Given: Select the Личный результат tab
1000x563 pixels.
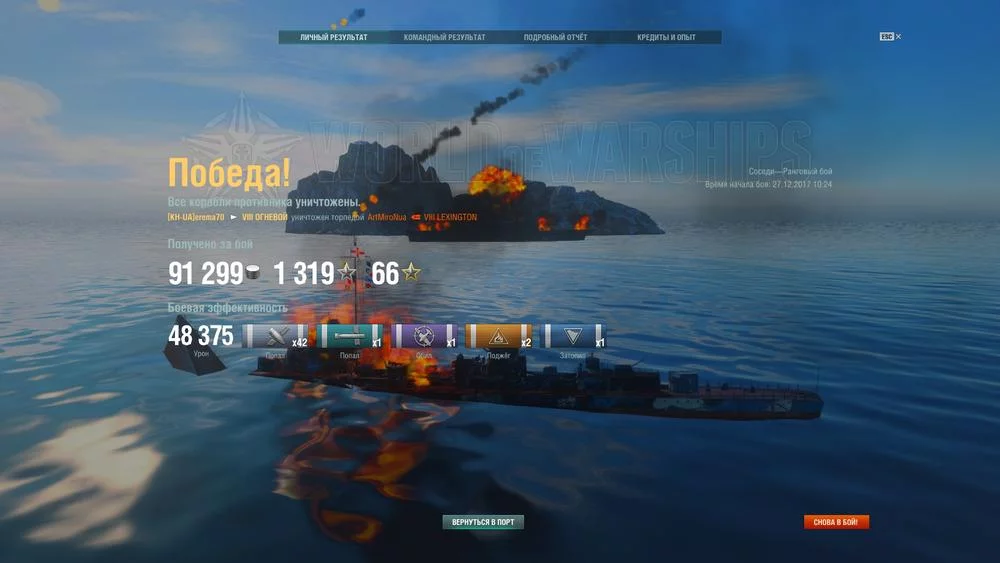Looking at the screenshot, I should (x=333, y=38).
